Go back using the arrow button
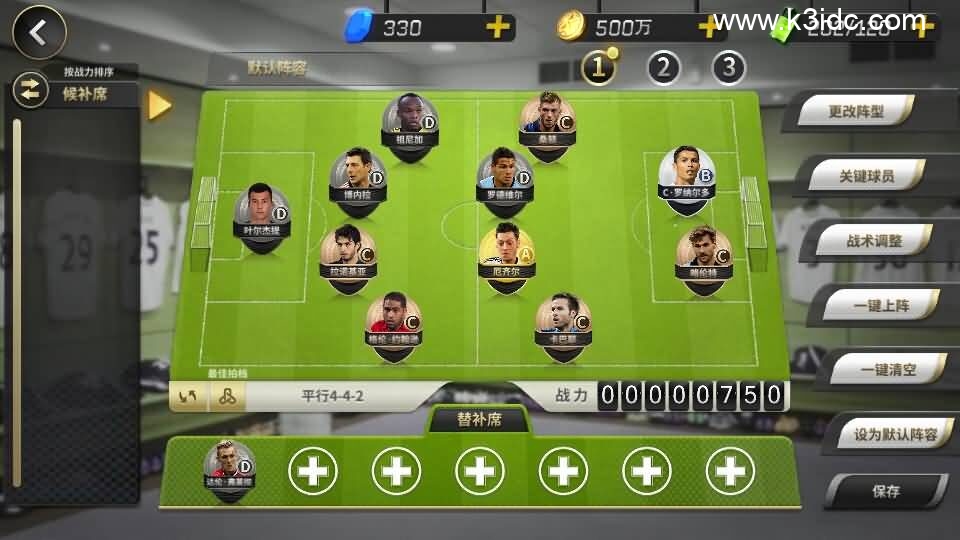Viewport: 960px width, 540px height. coord(39,32)
